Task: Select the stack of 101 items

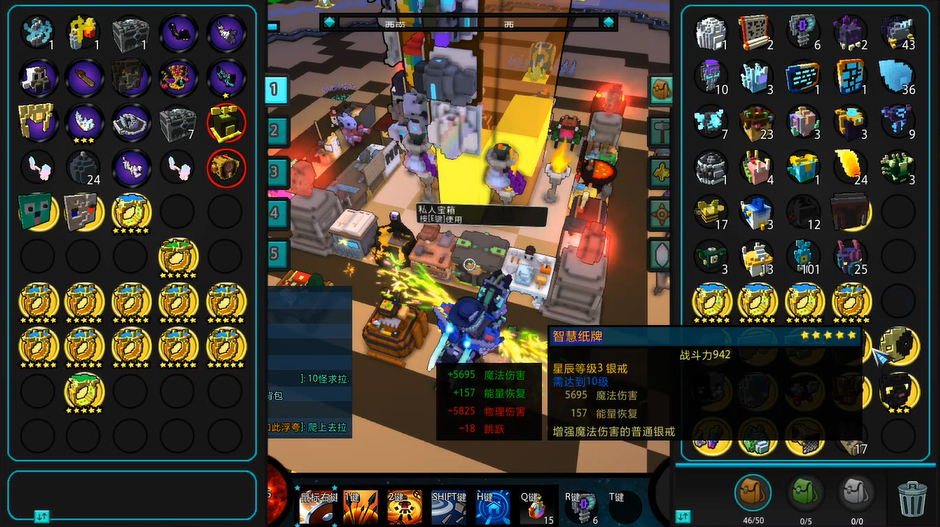Action: (804, 255)
